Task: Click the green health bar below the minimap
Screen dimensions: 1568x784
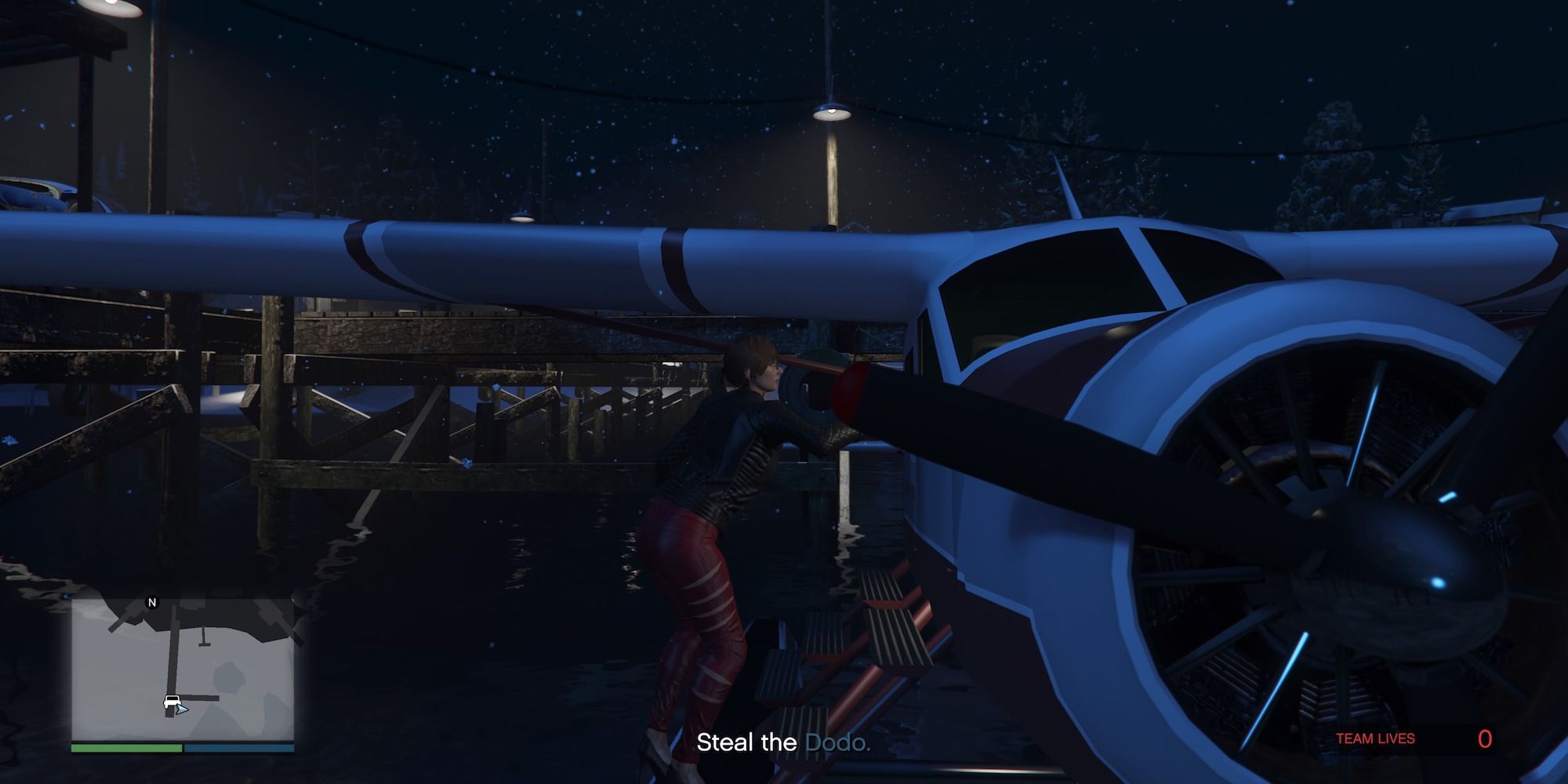Action: point(127,747)
